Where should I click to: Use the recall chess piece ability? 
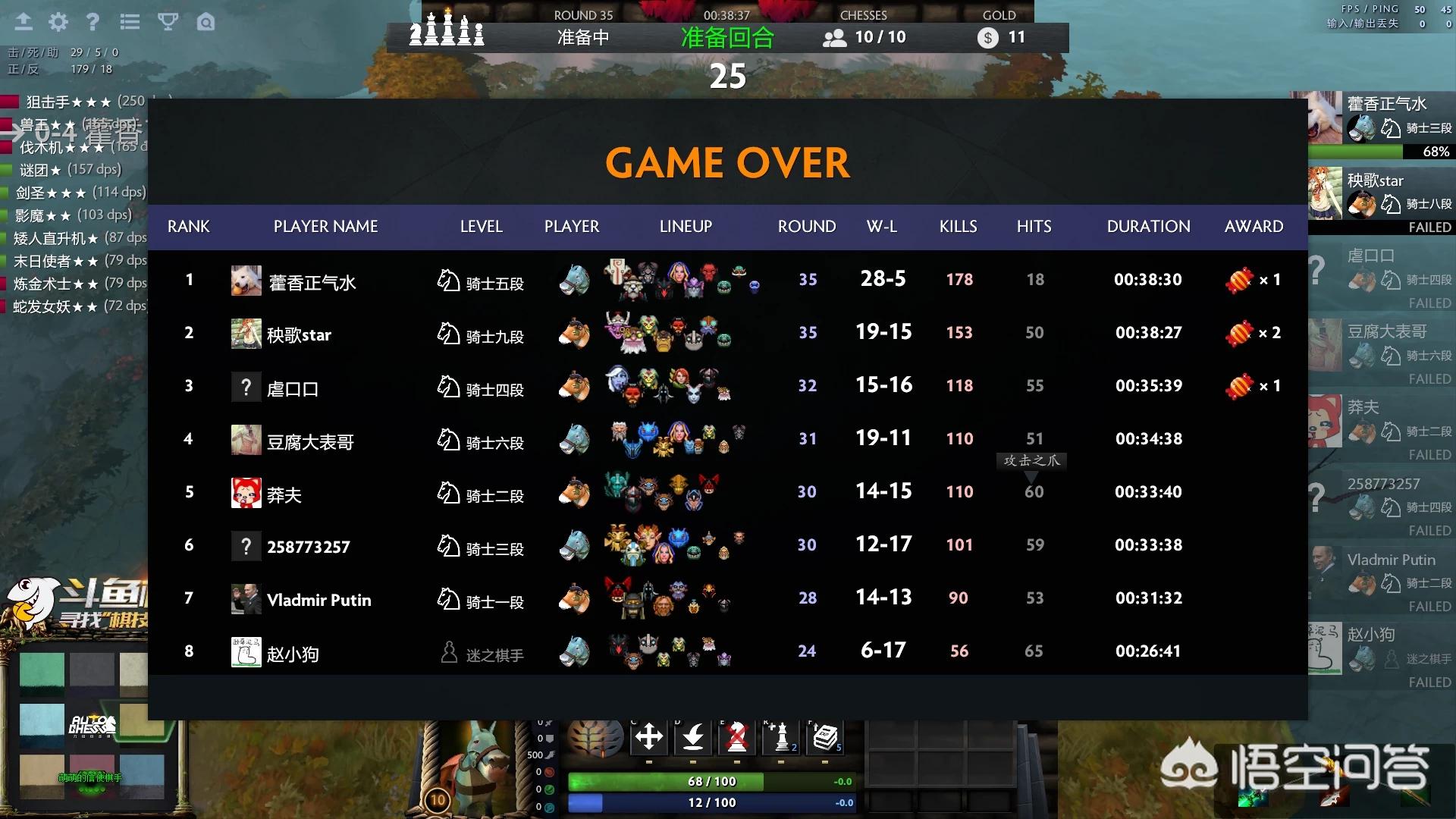(x=692, y=736)
